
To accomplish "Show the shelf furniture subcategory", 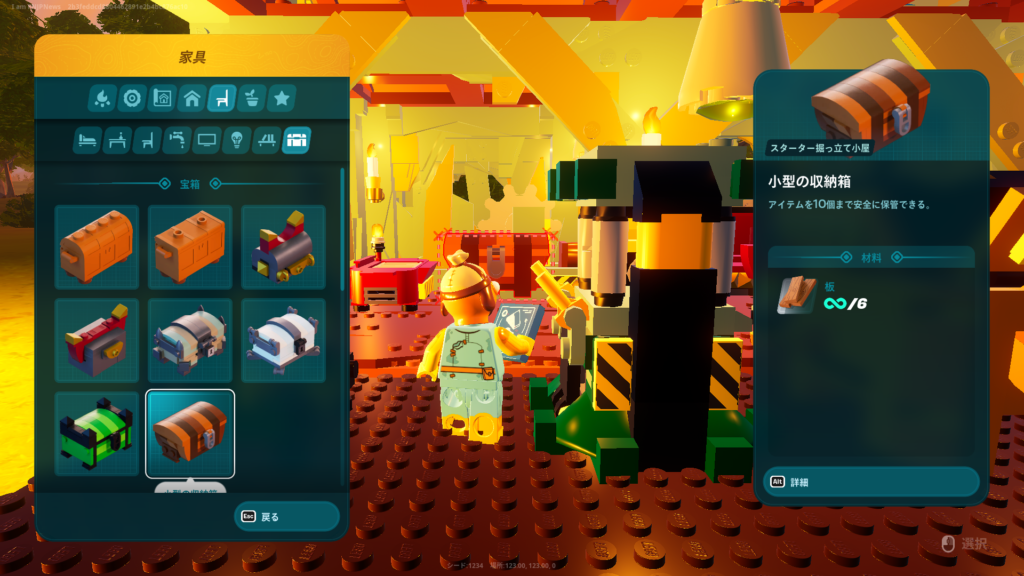I will (267, 140).
